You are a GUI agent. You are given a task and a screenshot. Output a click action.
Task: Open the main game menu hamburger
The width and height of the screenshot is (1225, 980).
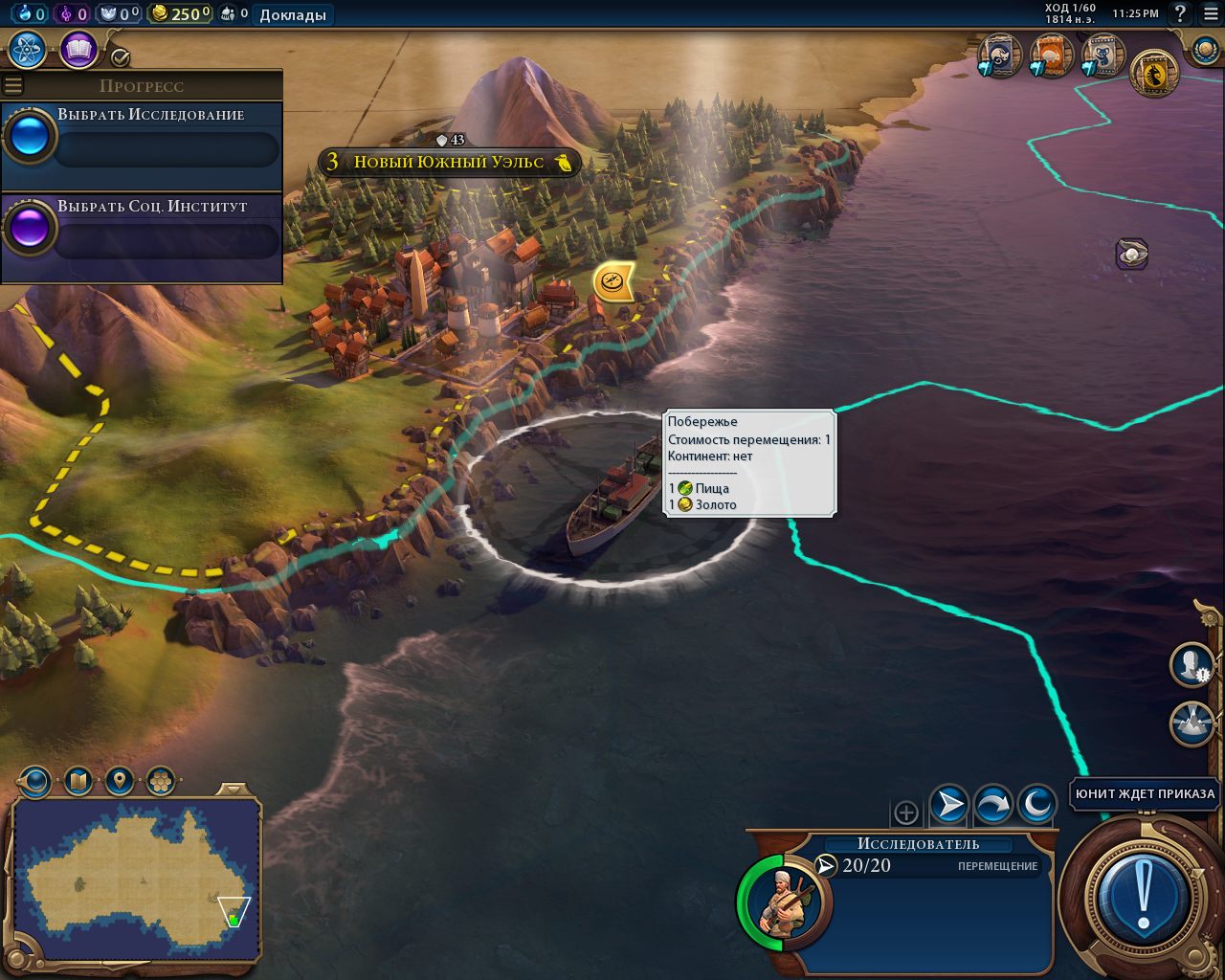click(1209, 13)
